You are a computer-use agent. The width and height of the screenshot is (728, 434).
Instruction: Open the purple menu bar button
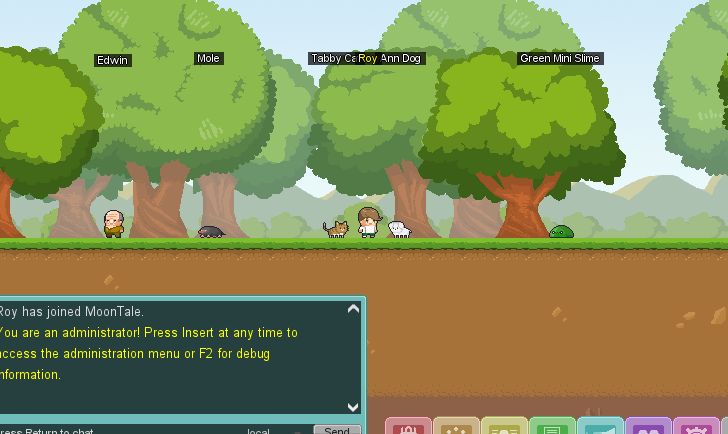648,427
